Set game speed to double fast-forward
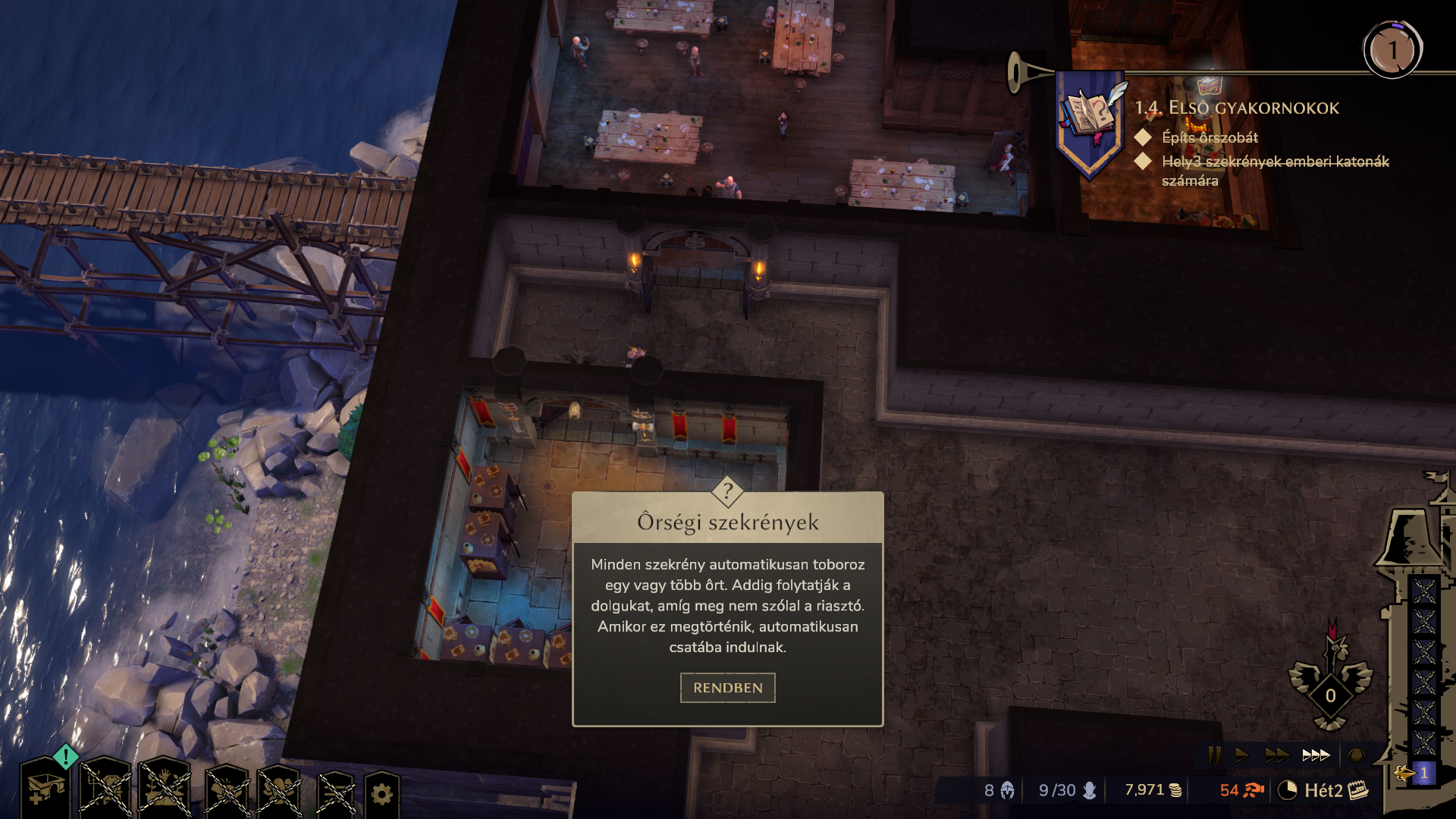Image resolution: width=1456 pixels, height=819 pixels. tap(1276, 755)
